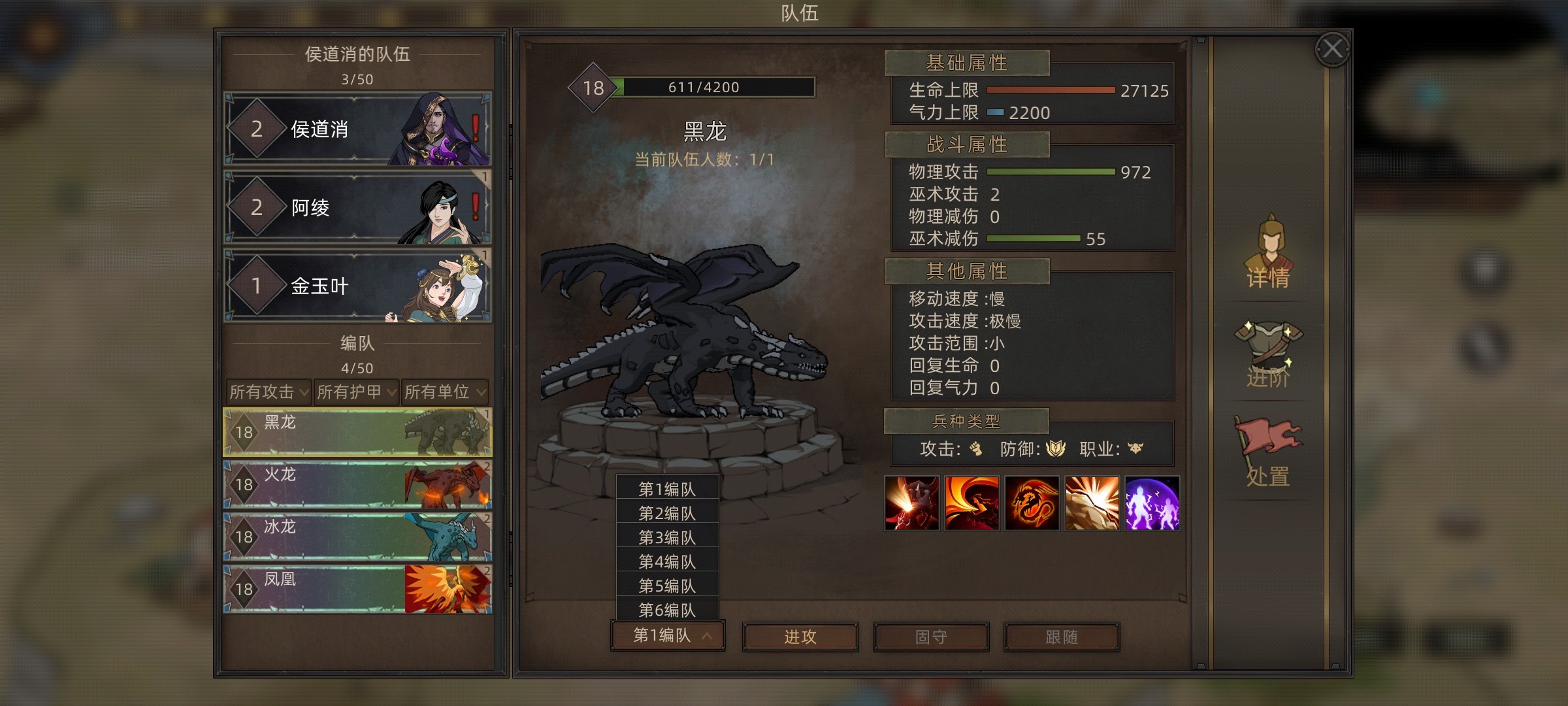
Task: Choose 第4编队 from the squad list
Action: click(667, 562)
